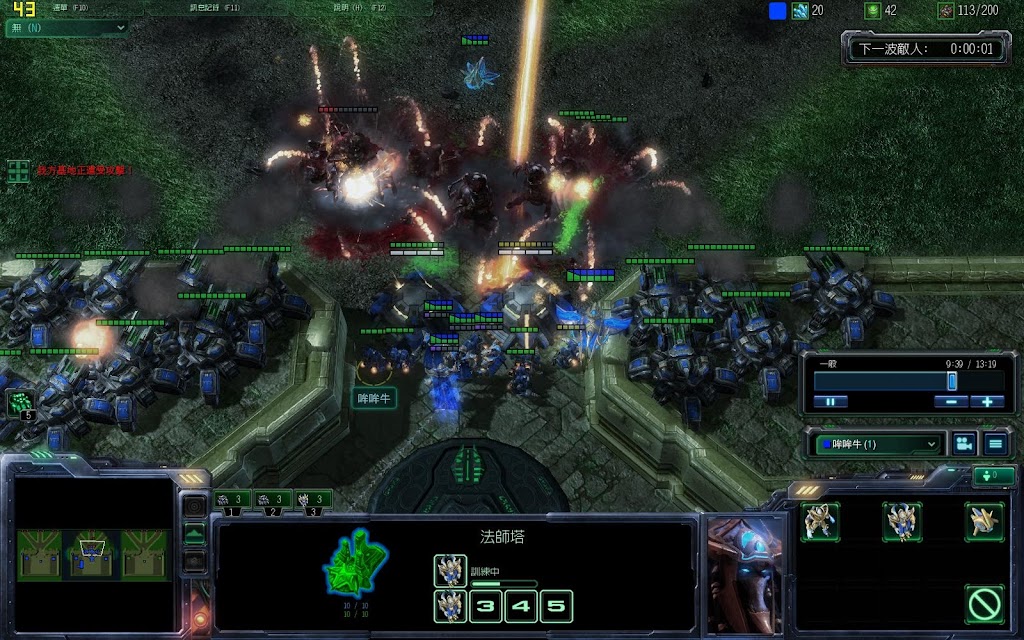This screenshot has height=640, width=1024.
Task: Cancel the current production order
Action: 984,603
